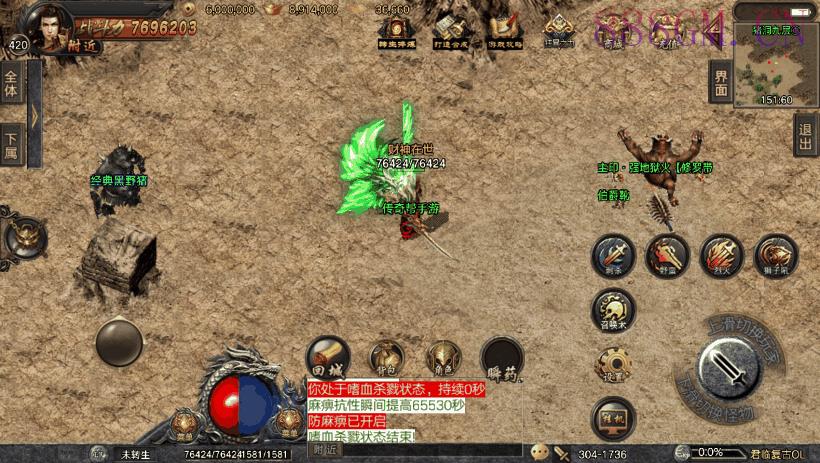
Task: Activate the 狮子吼 lion roar skill
Action: pyautogui.click(x=775, y=256)
